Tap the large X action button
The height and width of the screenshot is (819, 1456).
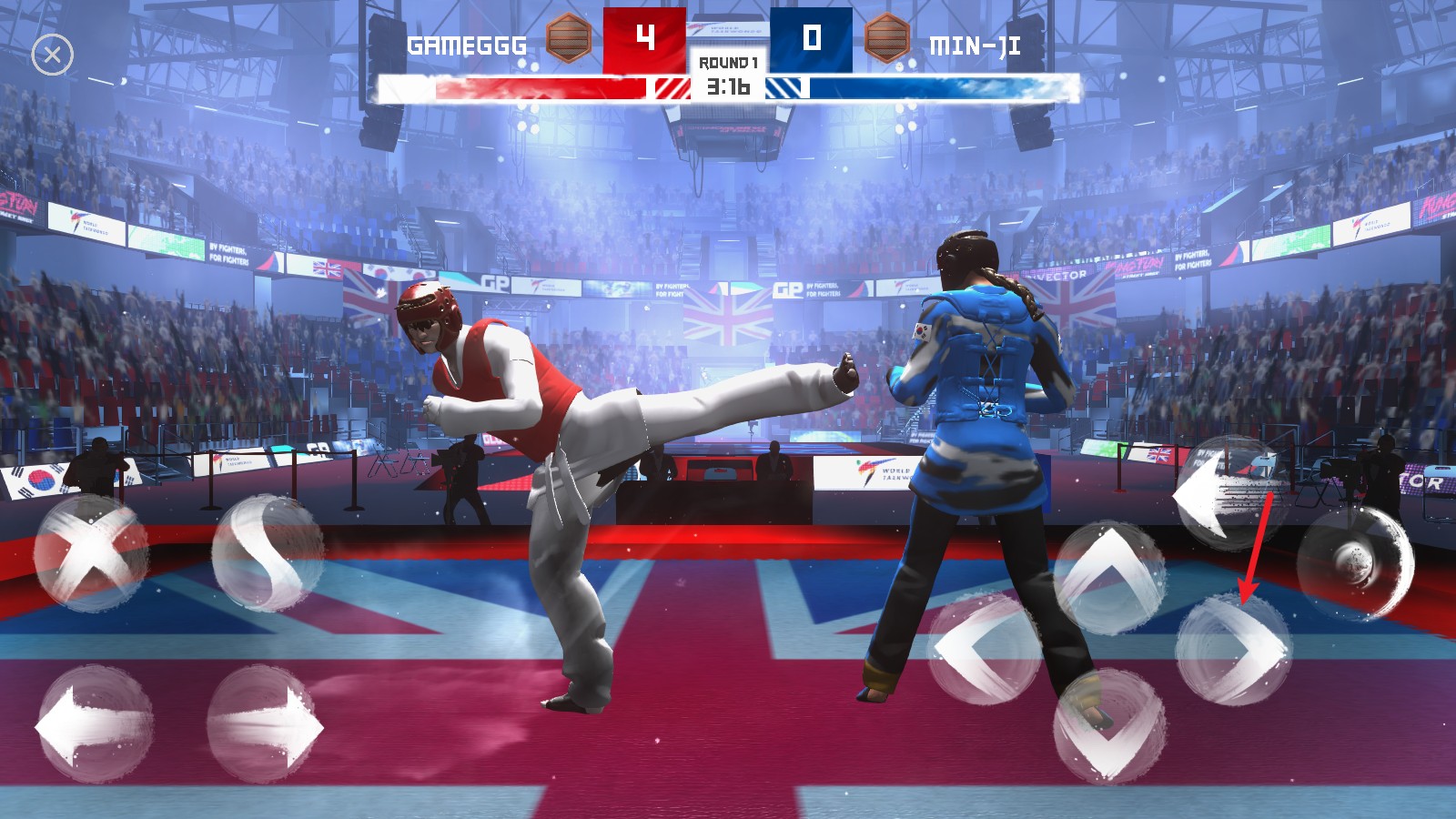click(91, 553)
